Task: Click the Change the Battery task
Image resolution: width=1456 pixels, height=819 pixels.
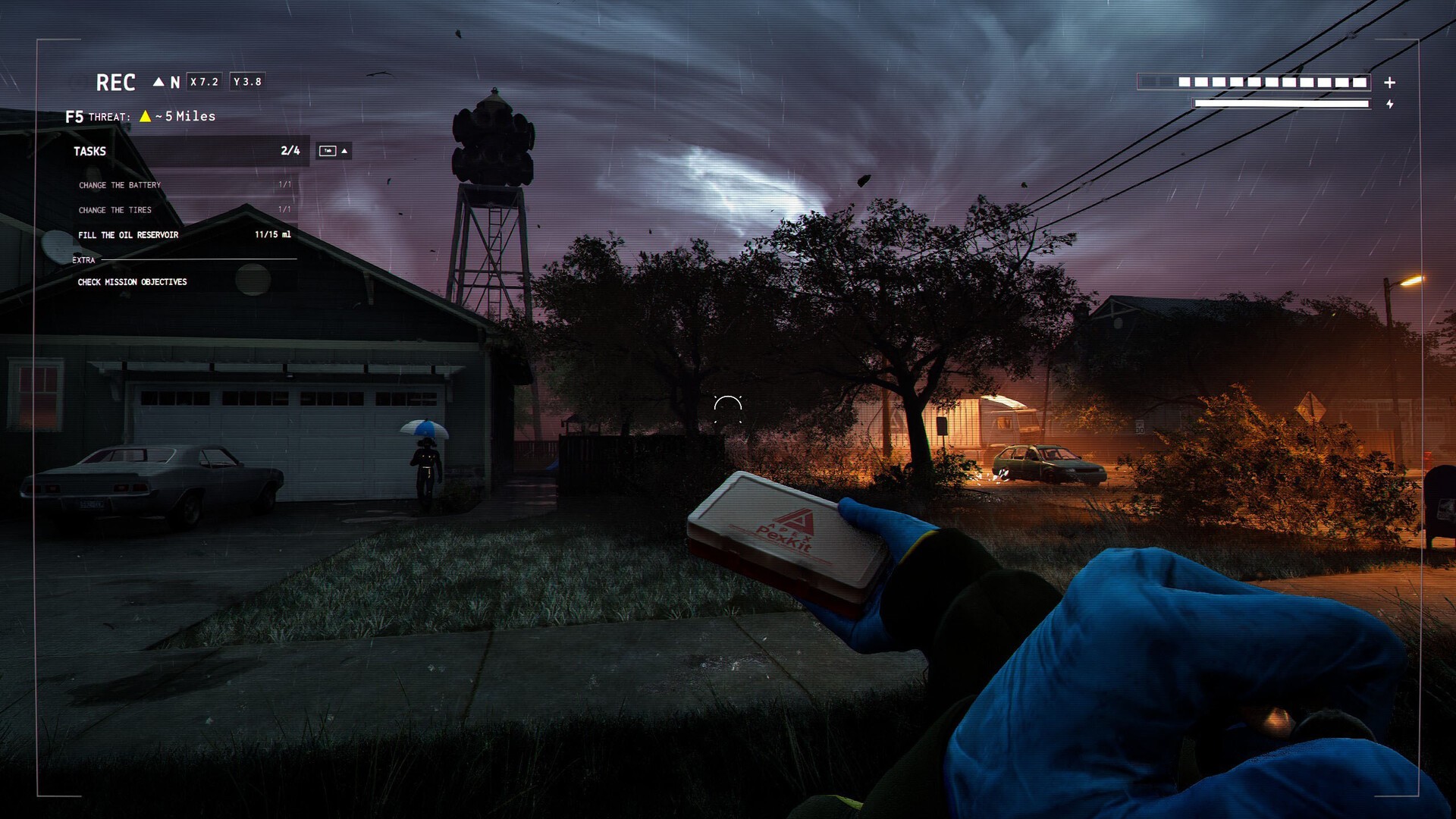Action: click(x=120, y=185)
